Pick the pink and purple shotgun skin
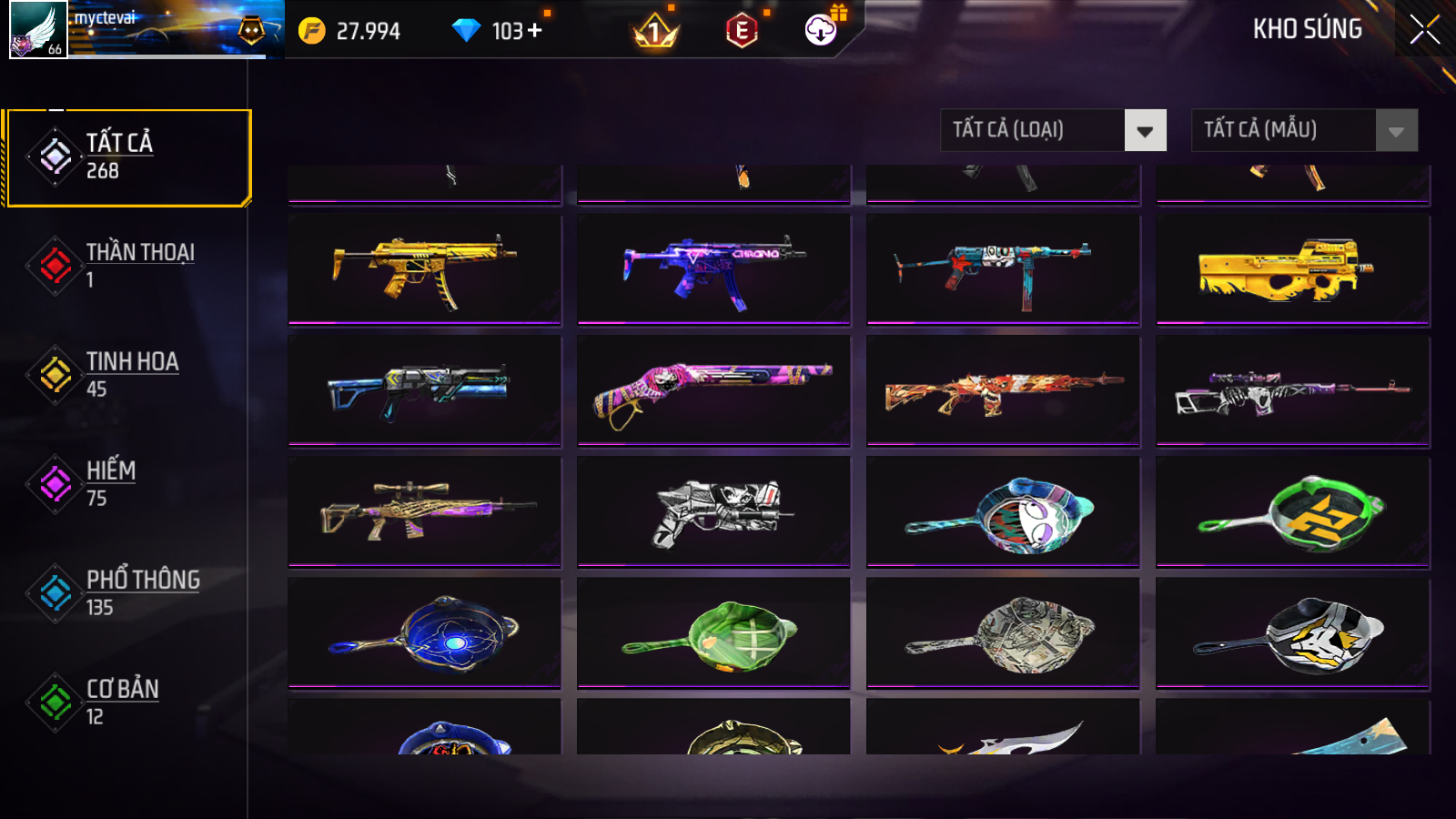Screen dimensions: 1456x819 pyautogui.click(x=713, y=390)
